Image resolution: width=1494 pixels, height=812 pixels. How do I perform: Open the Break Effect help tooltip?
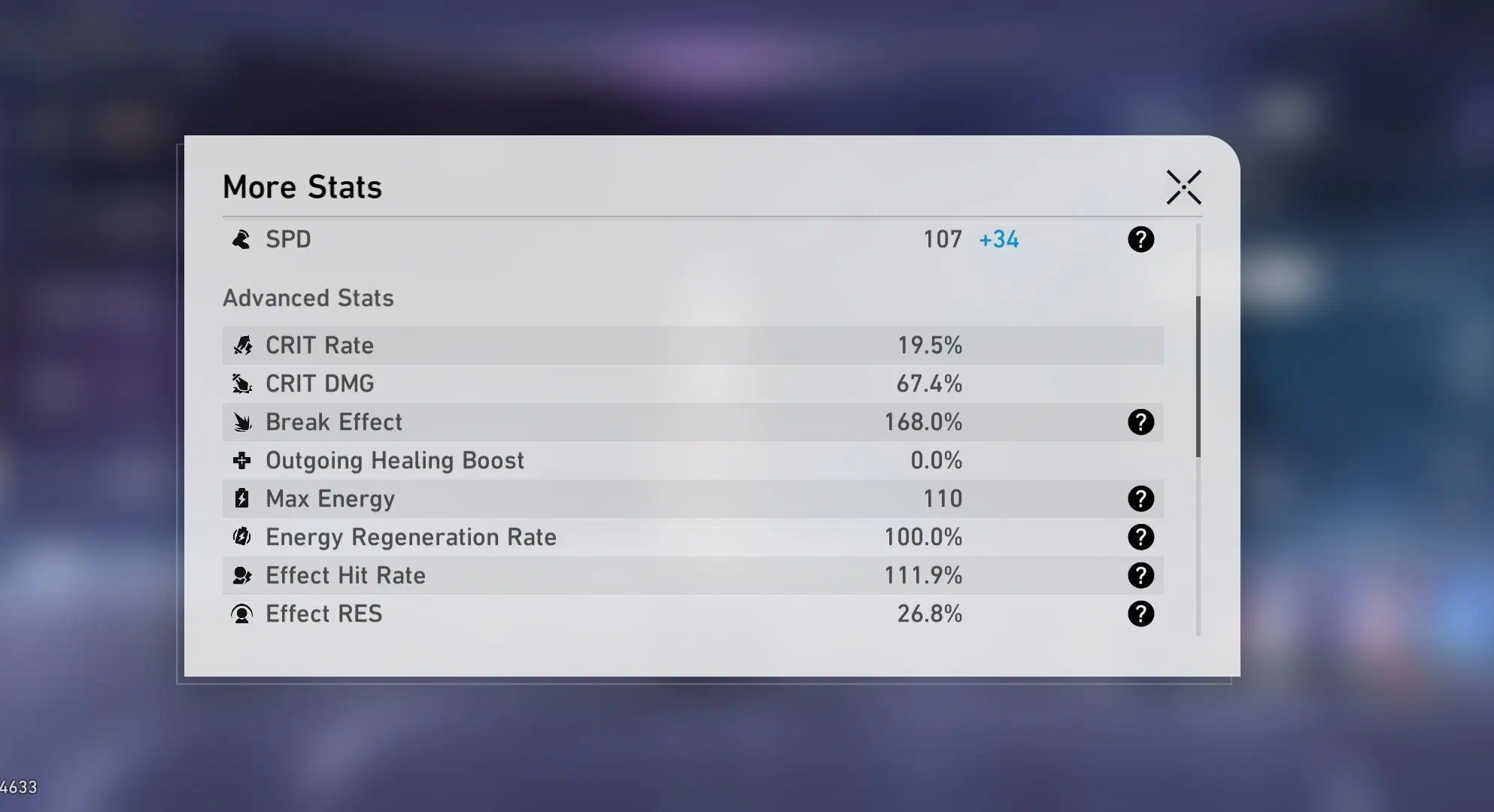click(1140, 422)
